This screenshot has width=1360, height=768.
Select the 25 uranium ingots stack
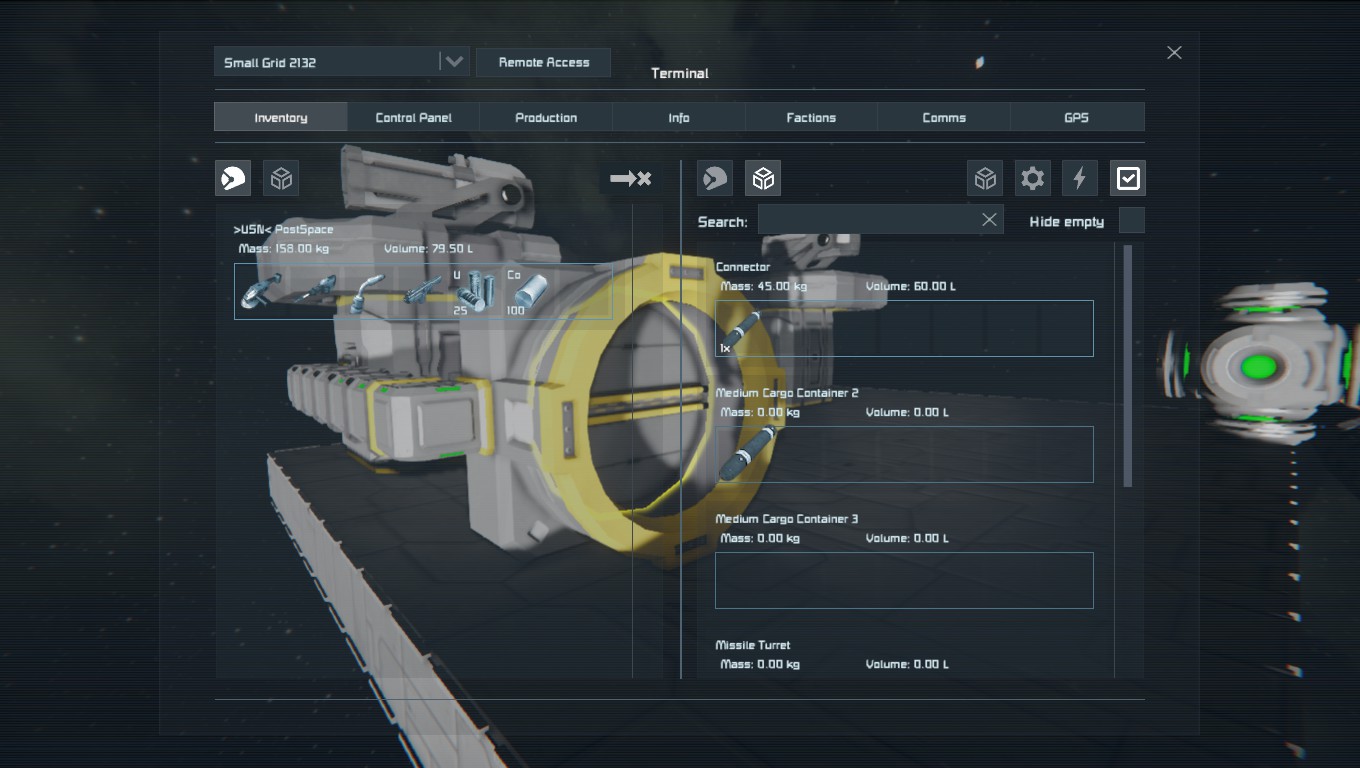[476, 292]
